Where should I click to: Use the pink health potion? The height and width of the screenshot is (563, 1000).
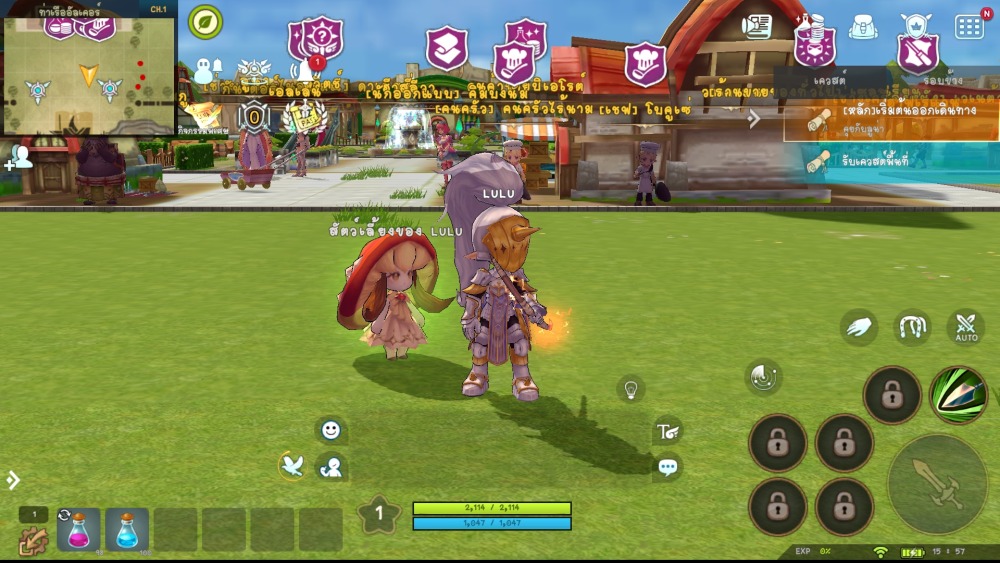(78, 530)
